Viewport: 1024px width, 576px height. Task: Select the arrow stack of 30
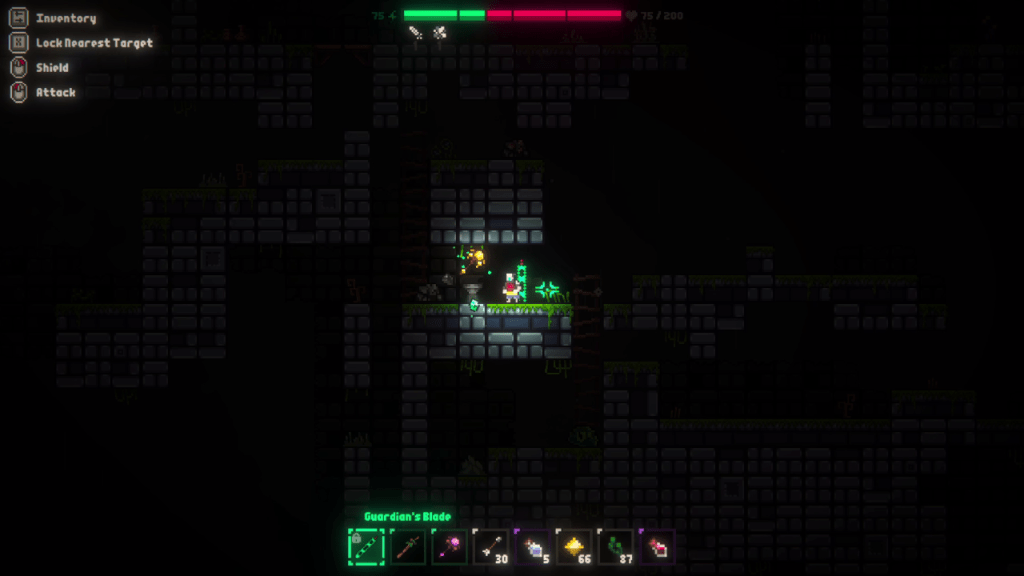coord(491,547)
